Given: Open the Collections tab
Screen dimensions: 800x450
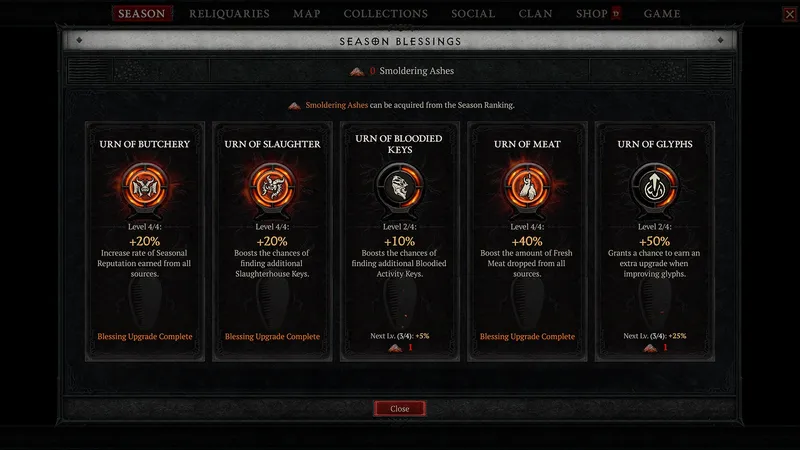Looking at the screenshot, I should tap(385, 14).
